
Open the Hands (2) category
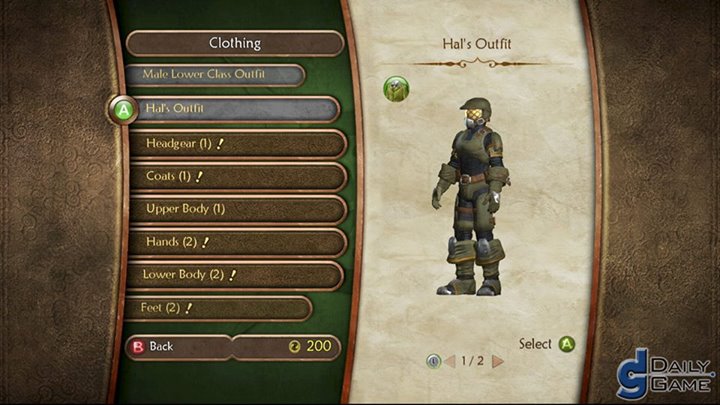tap(235, 242)
